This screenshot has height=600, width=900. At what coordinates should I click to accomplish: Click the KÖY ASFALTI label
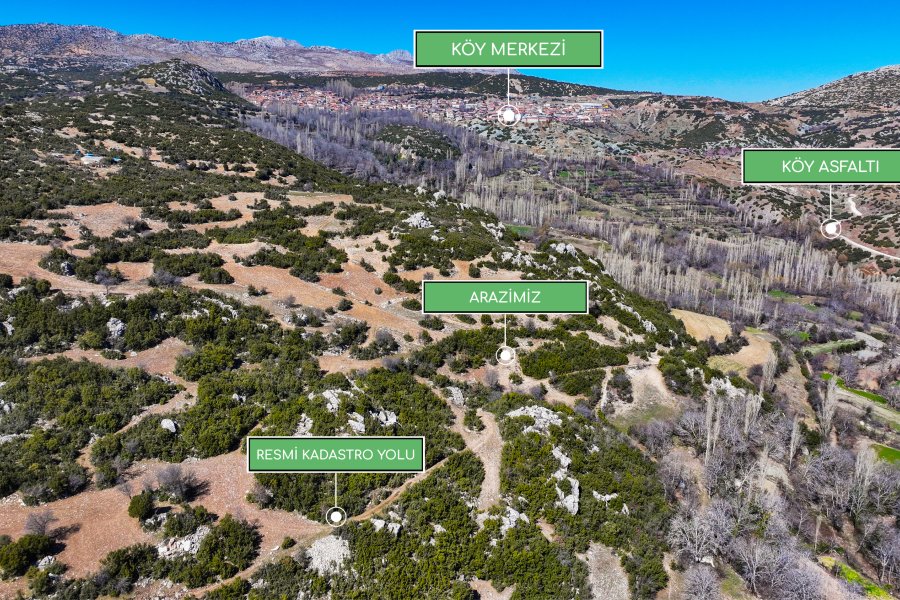pos(822,166)
